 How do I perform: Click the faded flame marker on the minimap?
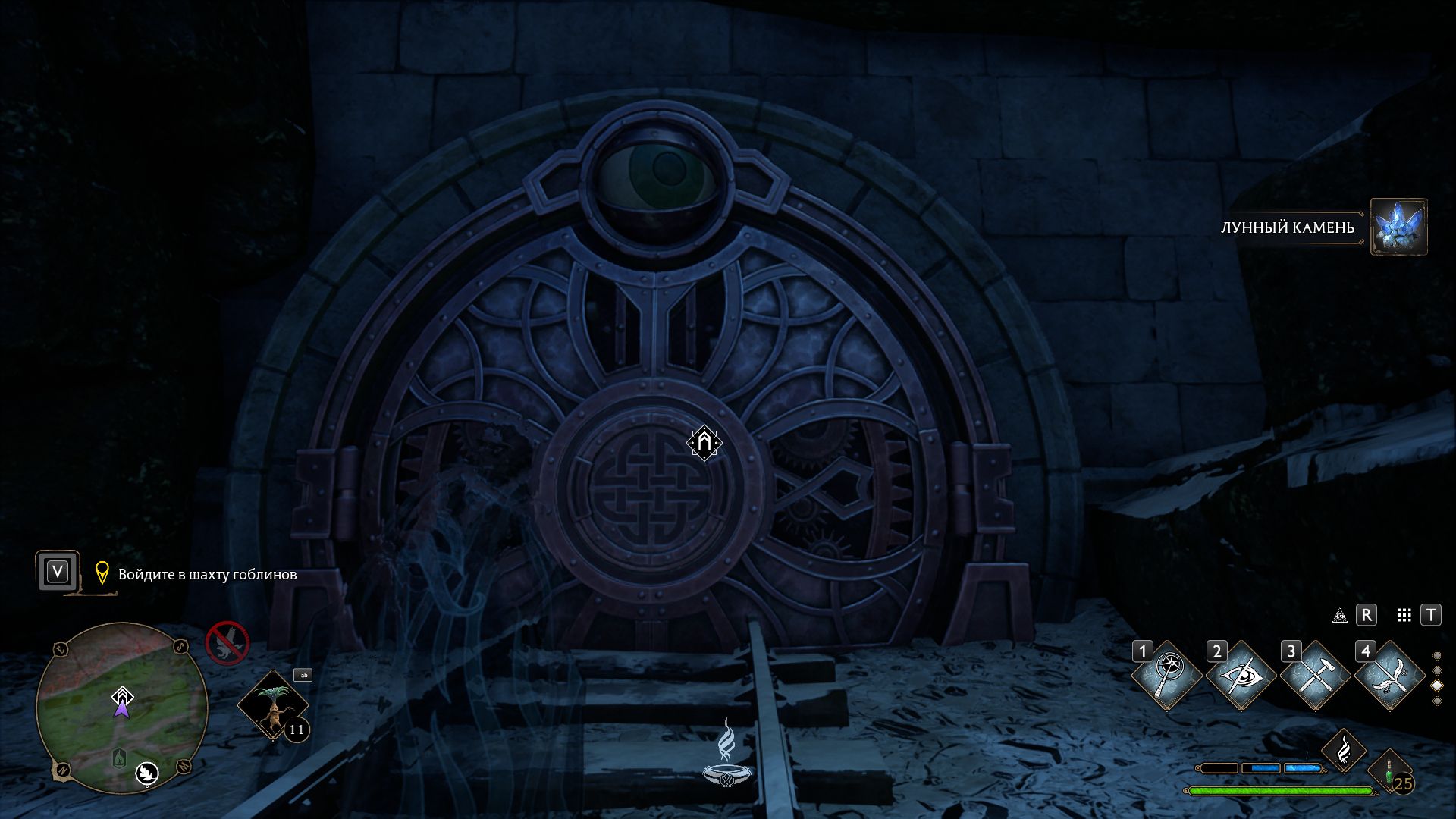click(x=119, y=757)
